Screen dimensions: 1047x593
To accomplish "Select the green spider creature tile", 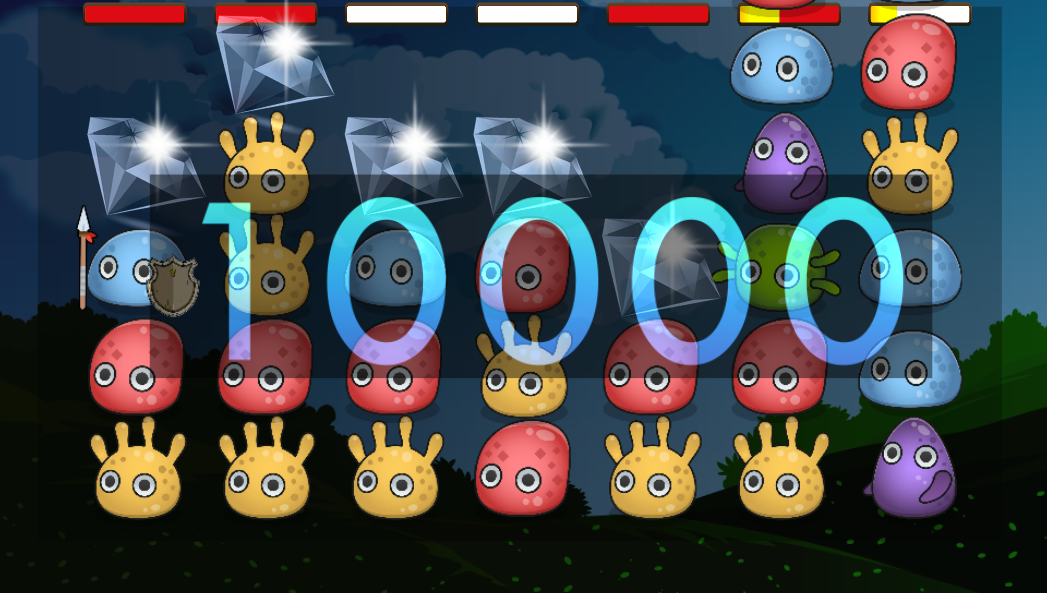I will [x=782, y=267].
